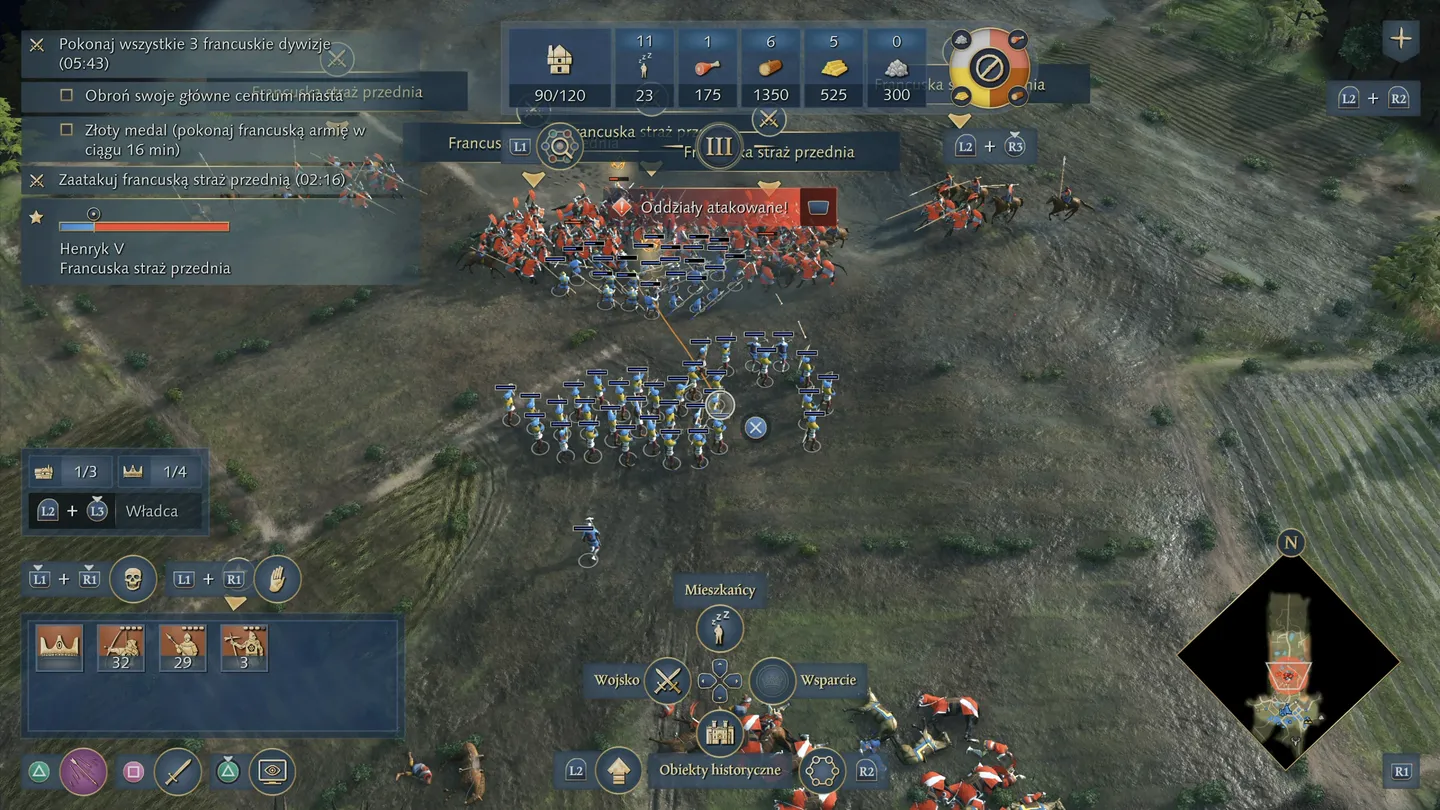
Task: Click the magnifying glass find wheel icon
Action: 559,147
